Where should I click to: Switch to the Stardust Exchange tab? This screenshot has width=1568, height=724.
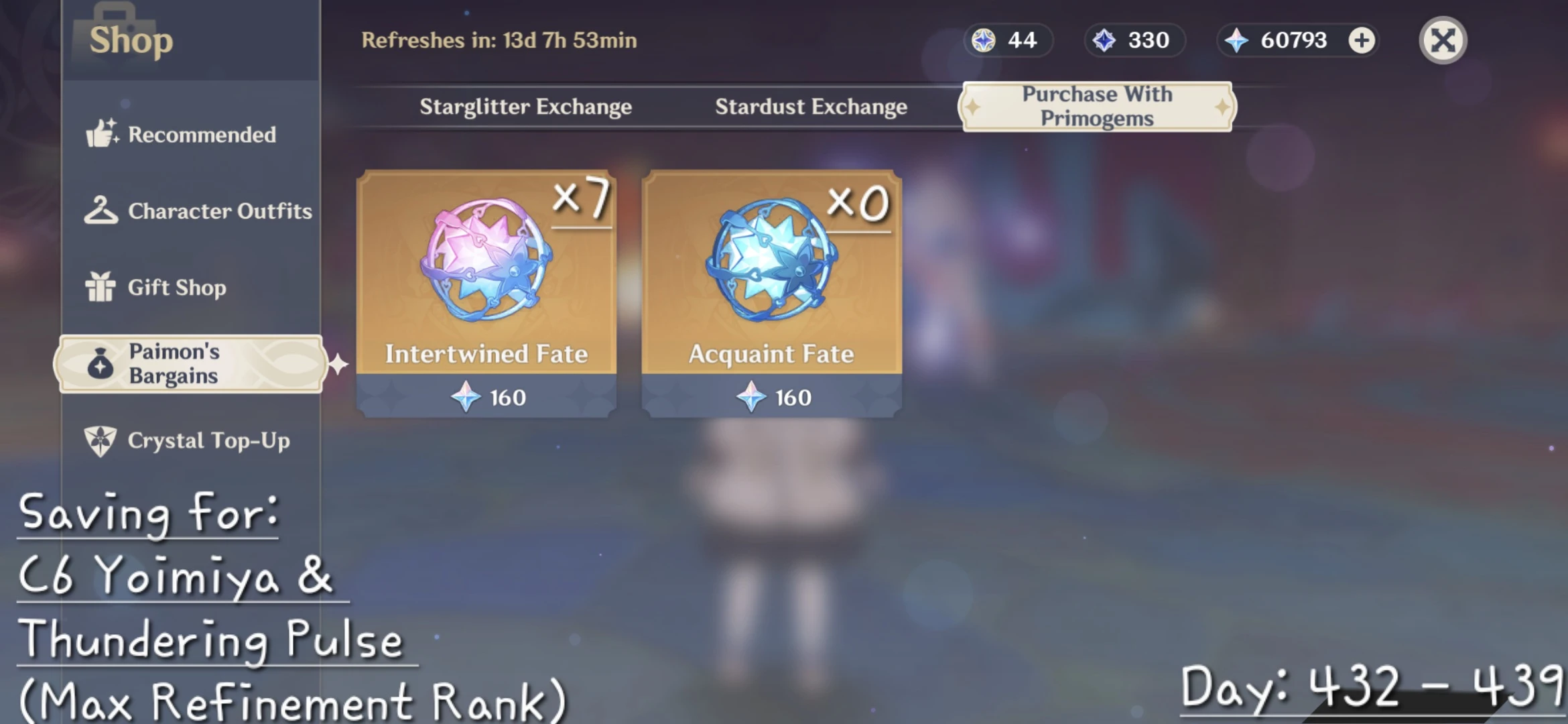[x=811, y=106]
